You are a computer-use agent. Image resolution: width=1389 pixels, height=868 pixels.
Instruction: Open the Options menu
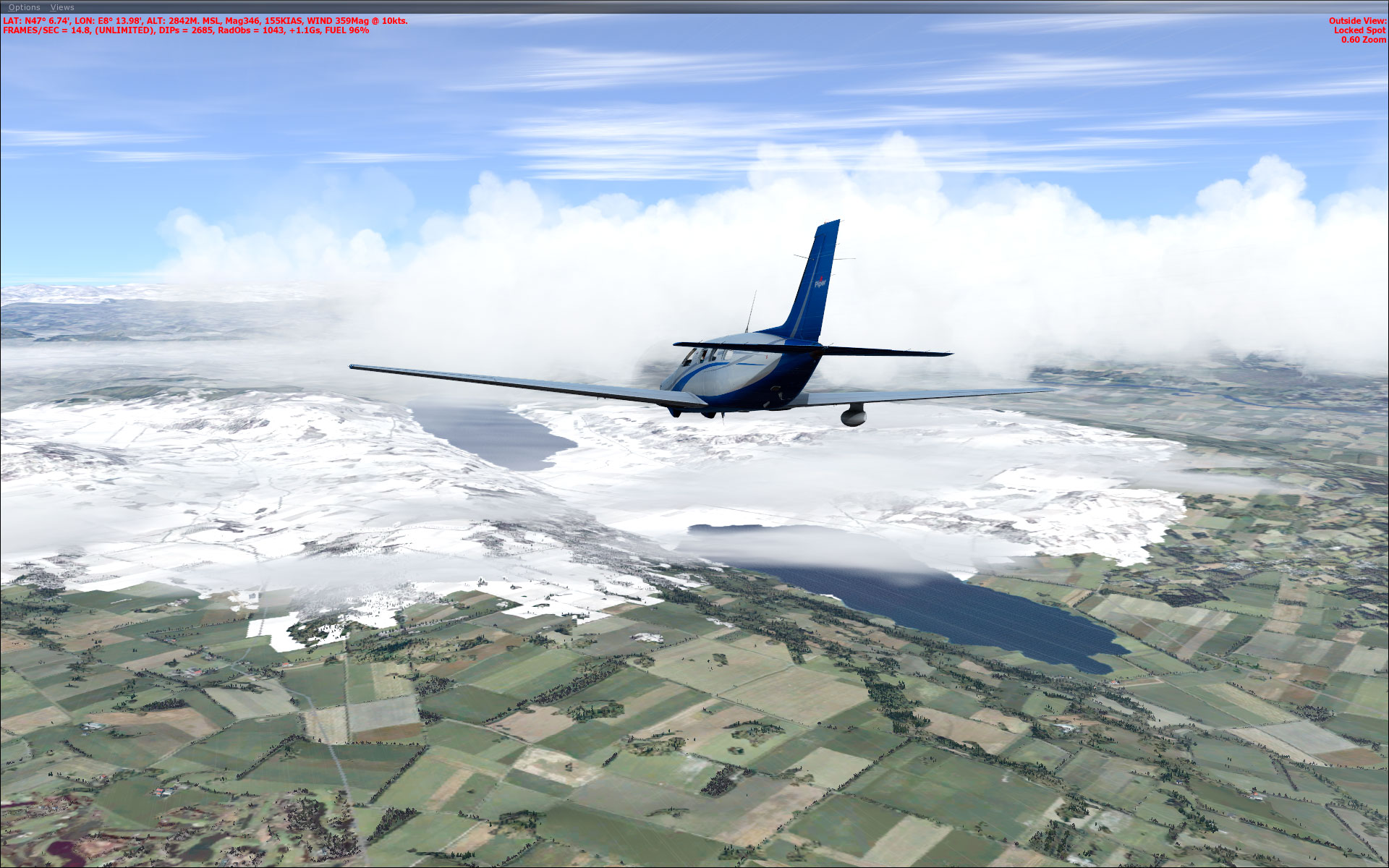click(x=25, y=7)
